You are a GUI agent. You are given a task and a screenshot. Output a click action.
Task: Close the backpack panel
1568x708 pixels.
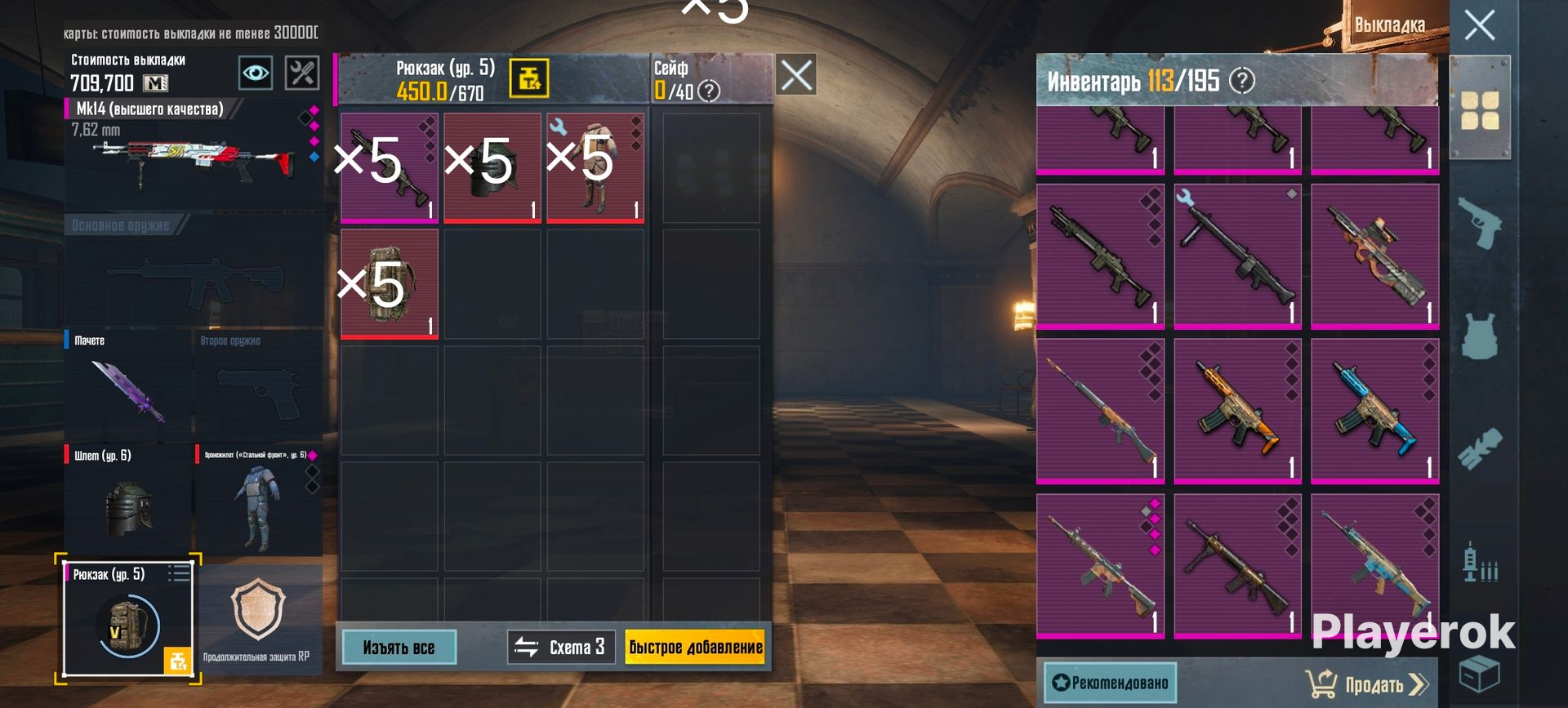click(796, 75)
